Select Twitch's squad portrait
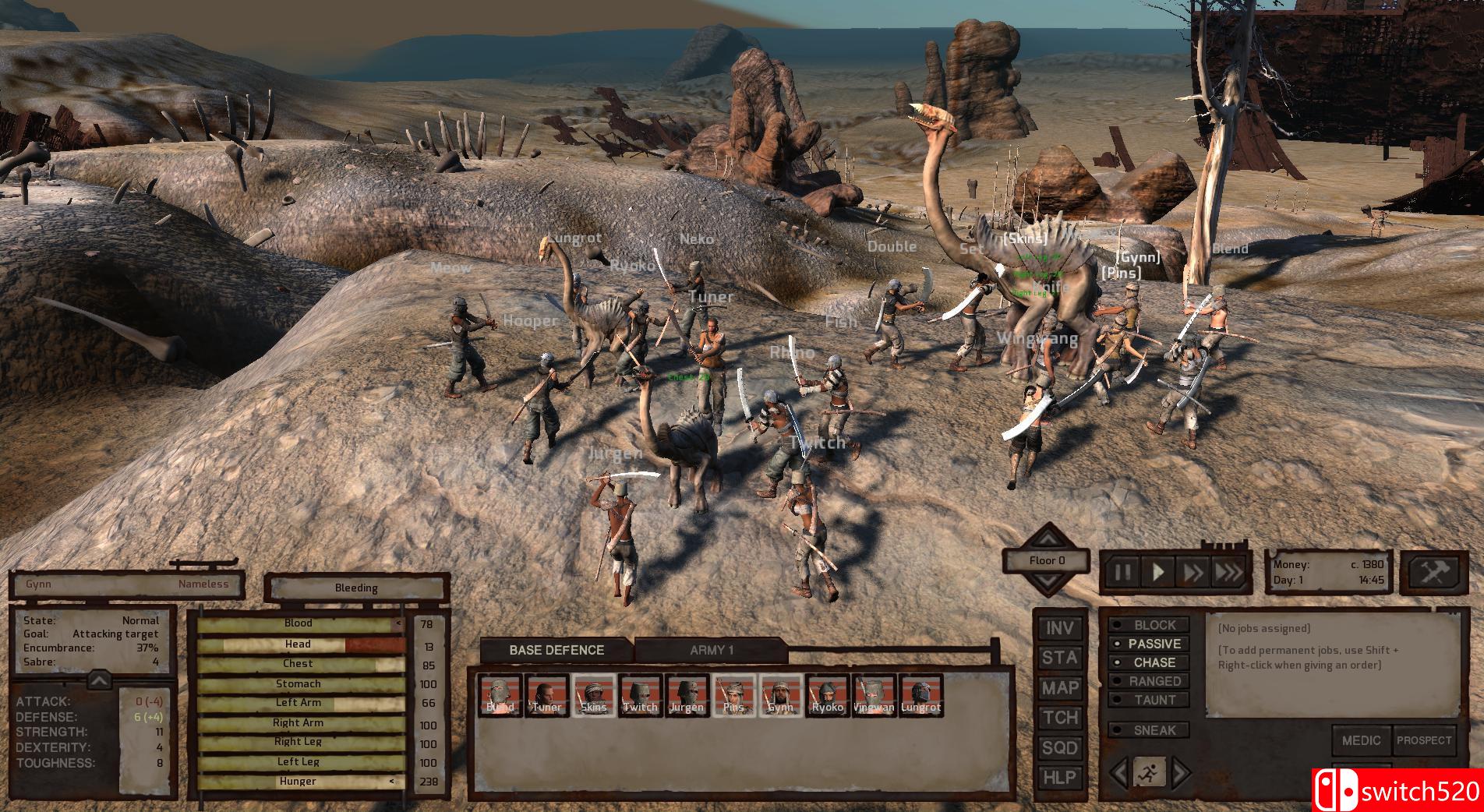 pyautogui.click(x=640, y=697)
